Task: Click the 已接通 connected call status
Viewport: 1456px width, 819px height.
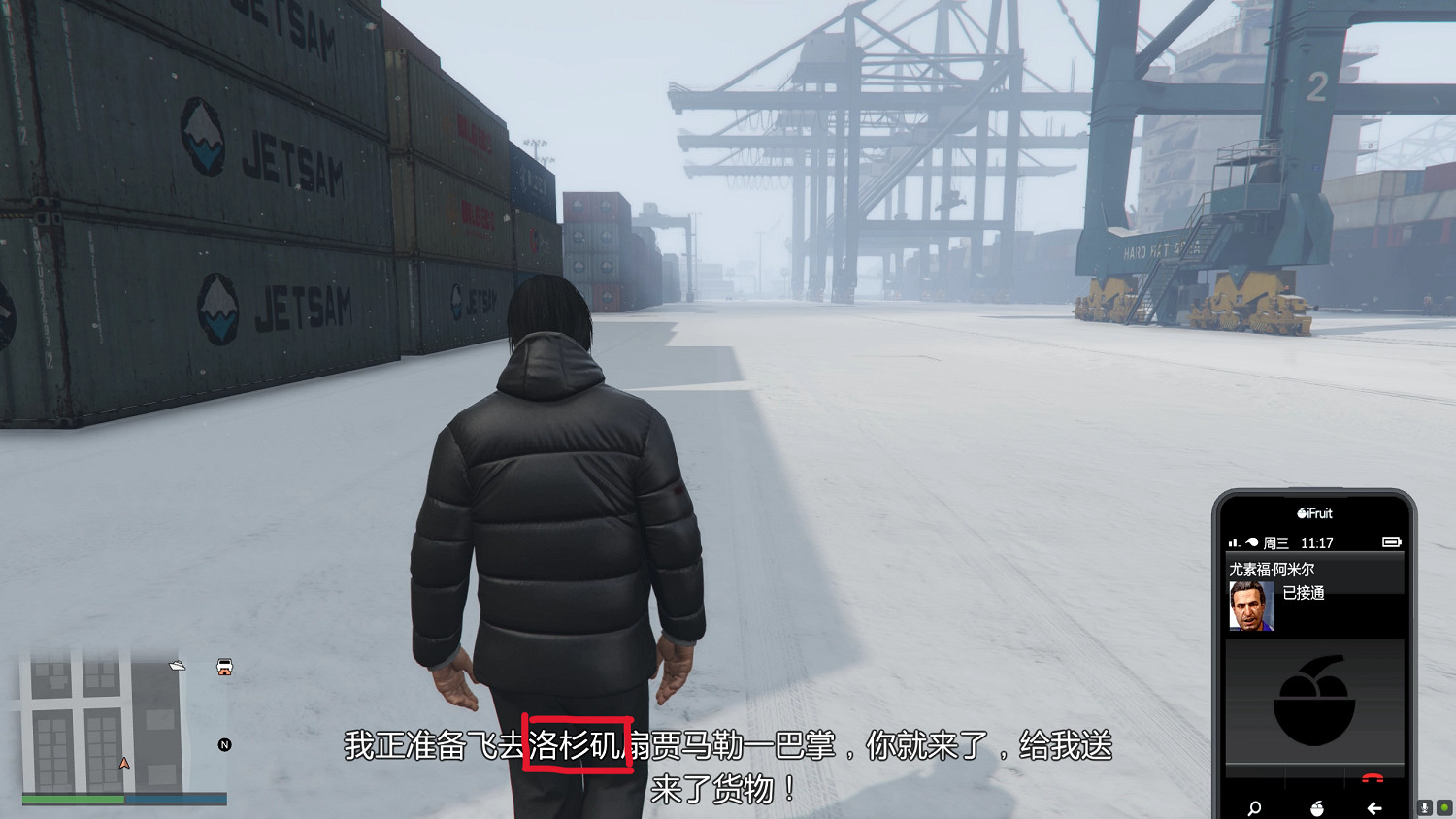Action: click(x=1306, y=592)
